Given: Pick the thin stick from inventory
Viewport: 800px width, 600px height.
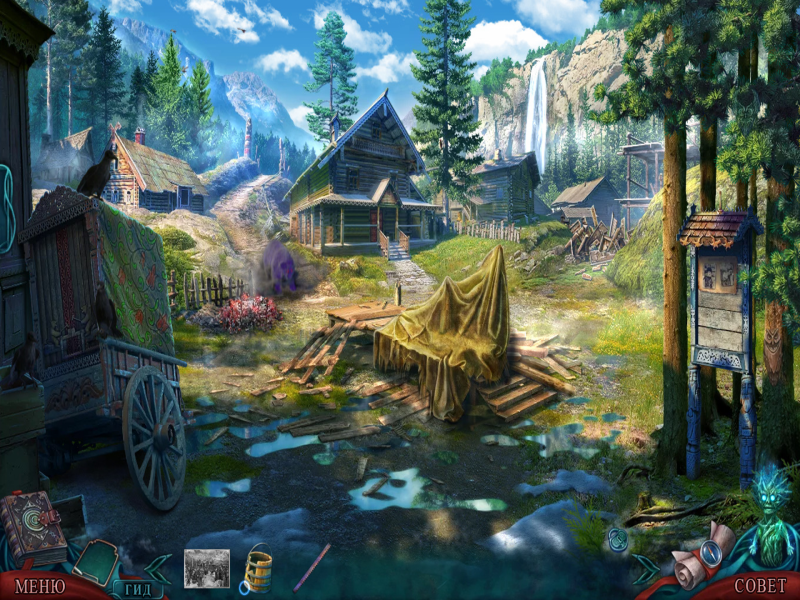Looking at the screenshot, I should click(x=311, y=567).
